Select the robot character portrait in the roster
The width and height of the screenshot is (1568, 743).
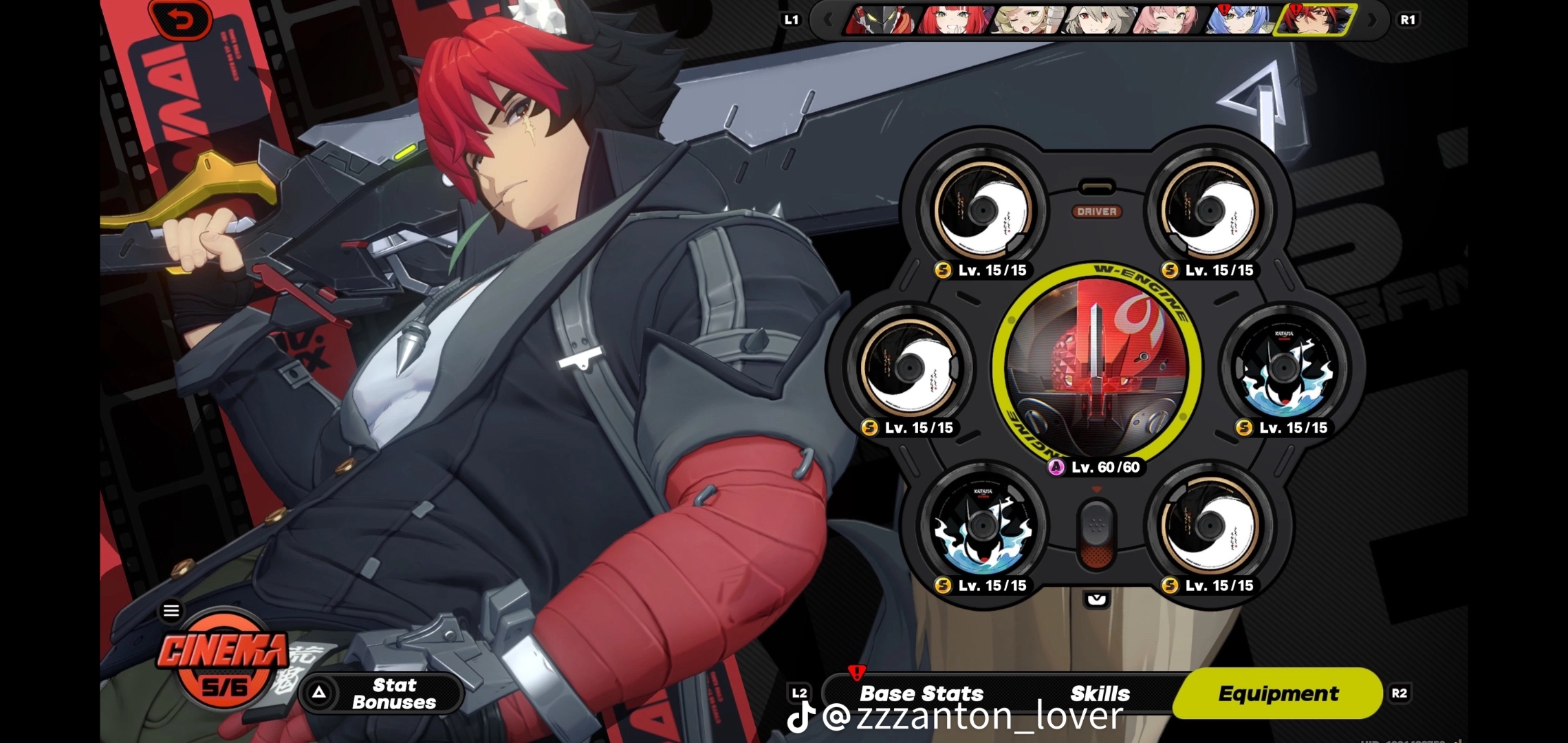point(881,20)
